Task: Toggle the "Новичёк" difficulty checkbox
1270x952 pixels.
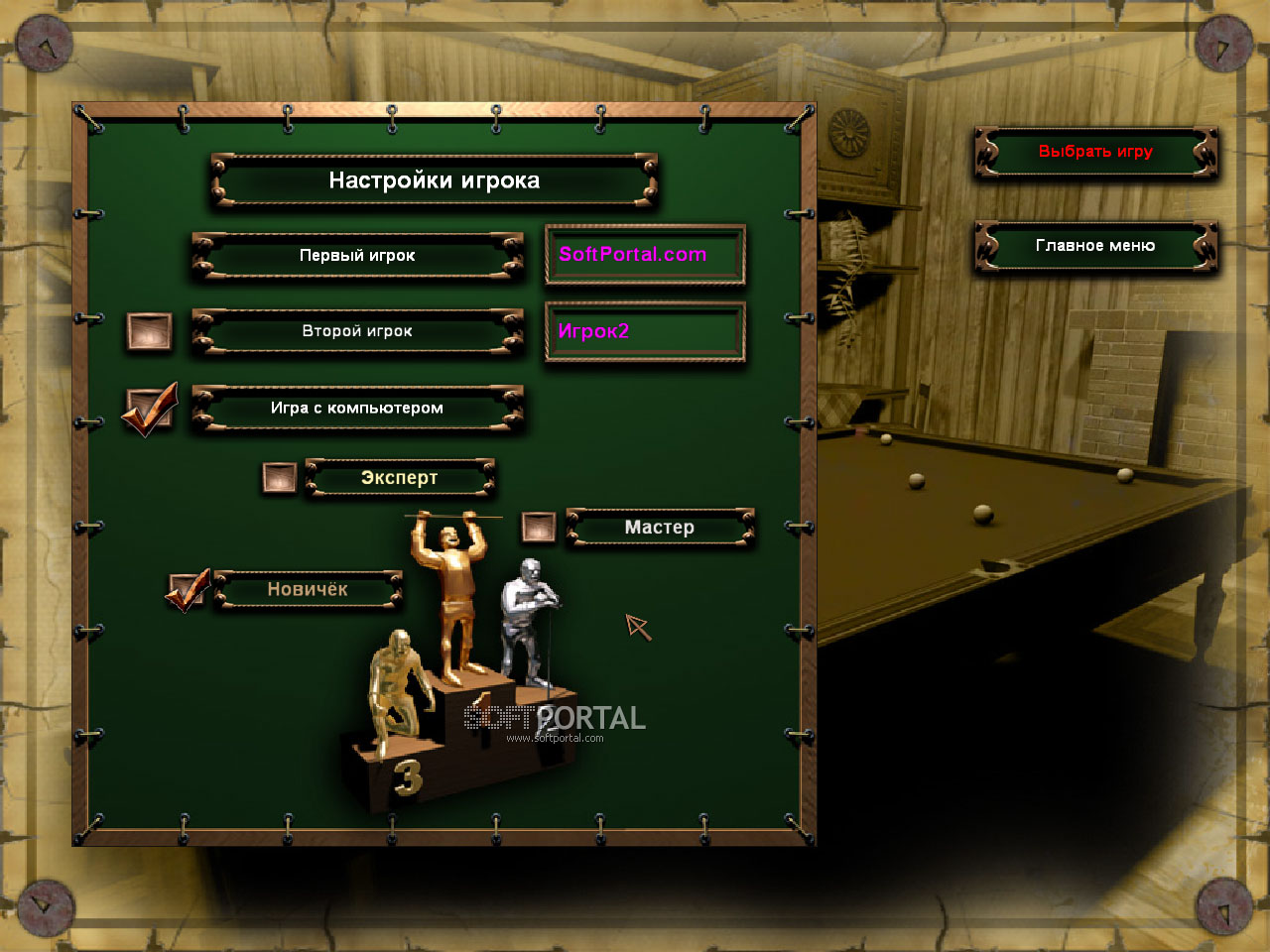Action: [x=187, y=590]
